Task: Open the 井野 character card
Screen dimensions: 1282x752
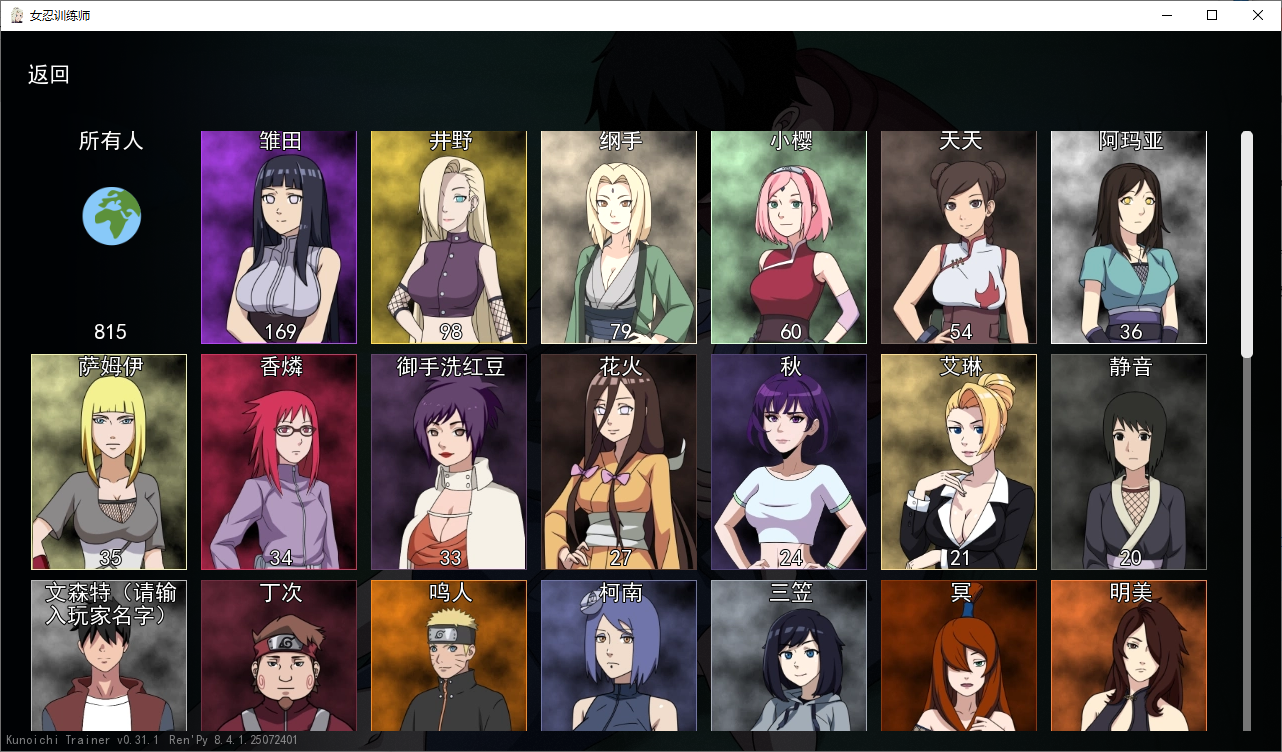Action: (x=449, y=237)
